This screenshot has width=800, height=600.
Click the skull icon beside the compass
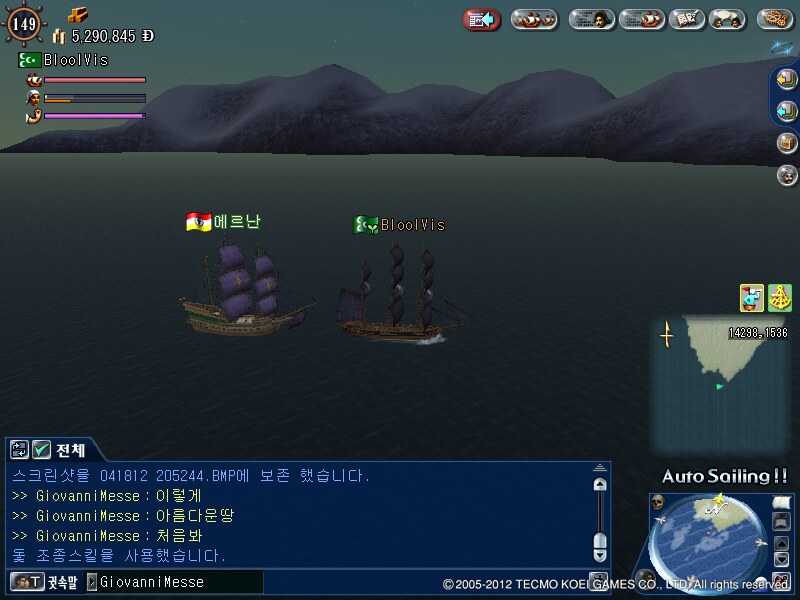point(658,501)
